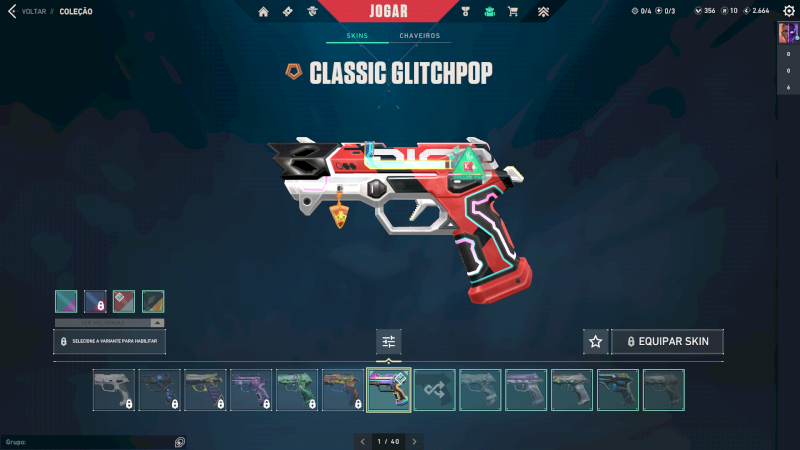
Task: Switch to the Chaveiros tab
Action: tap(420, 36)
